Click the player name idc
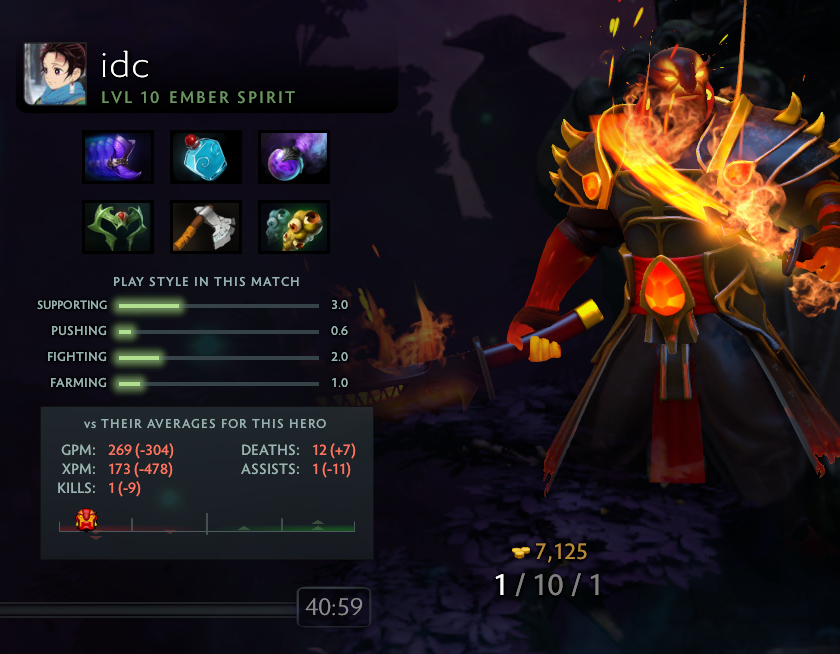The width and height of the screenshot is (840, 654). [125, 65]
